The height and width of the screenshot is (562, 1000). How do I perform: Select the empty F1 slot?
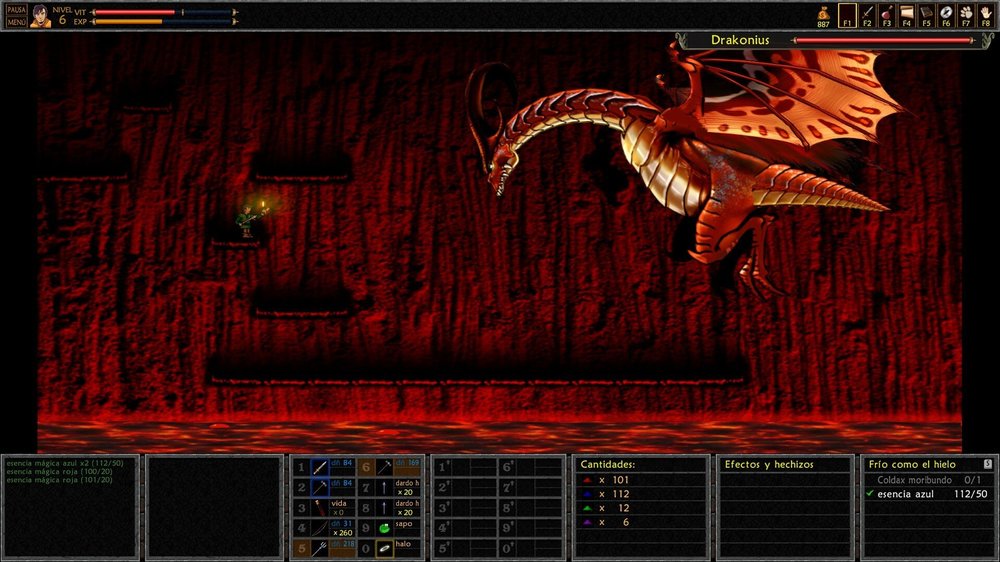(847, 14)
